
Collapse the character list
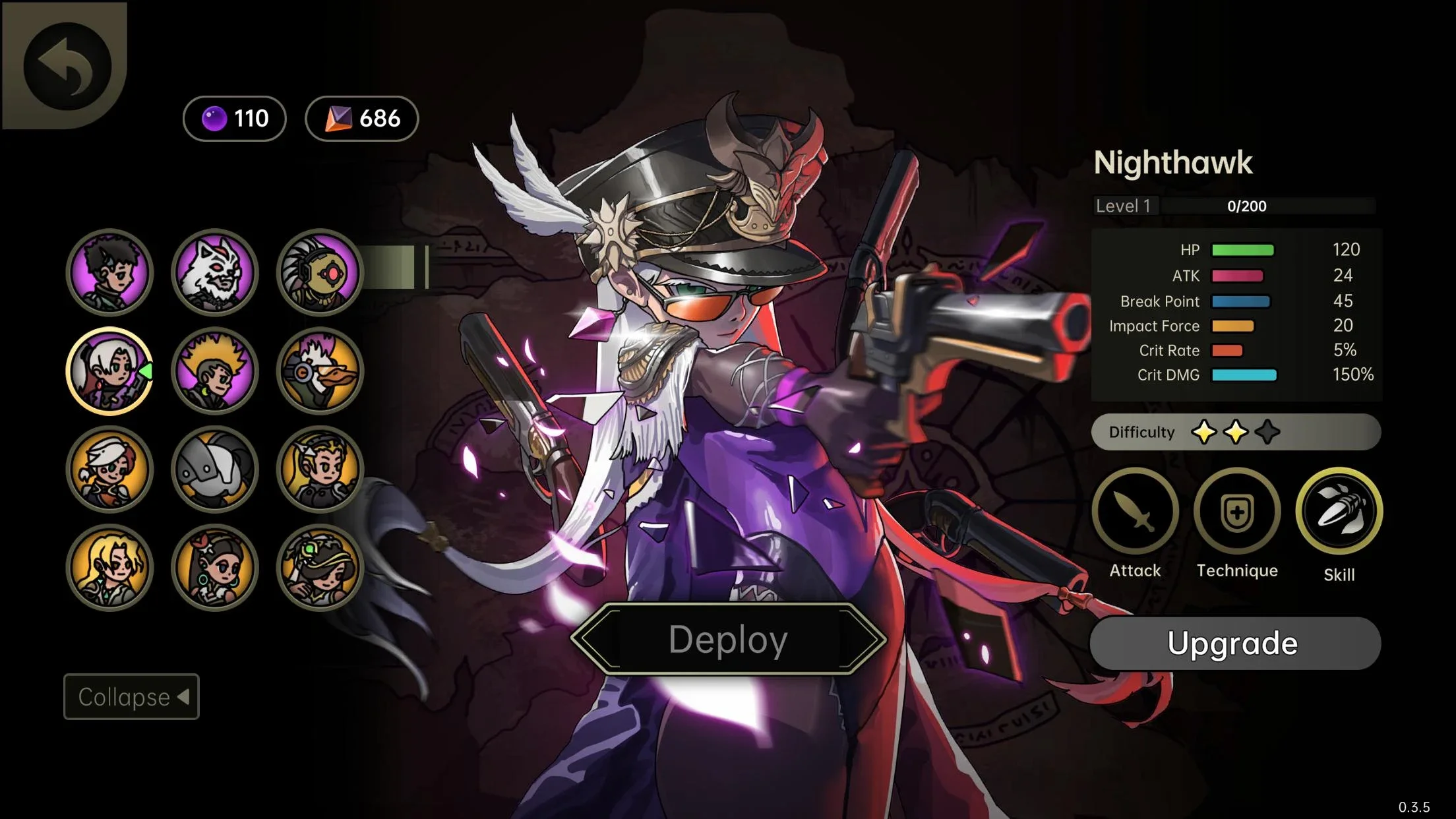coord(131,696)
